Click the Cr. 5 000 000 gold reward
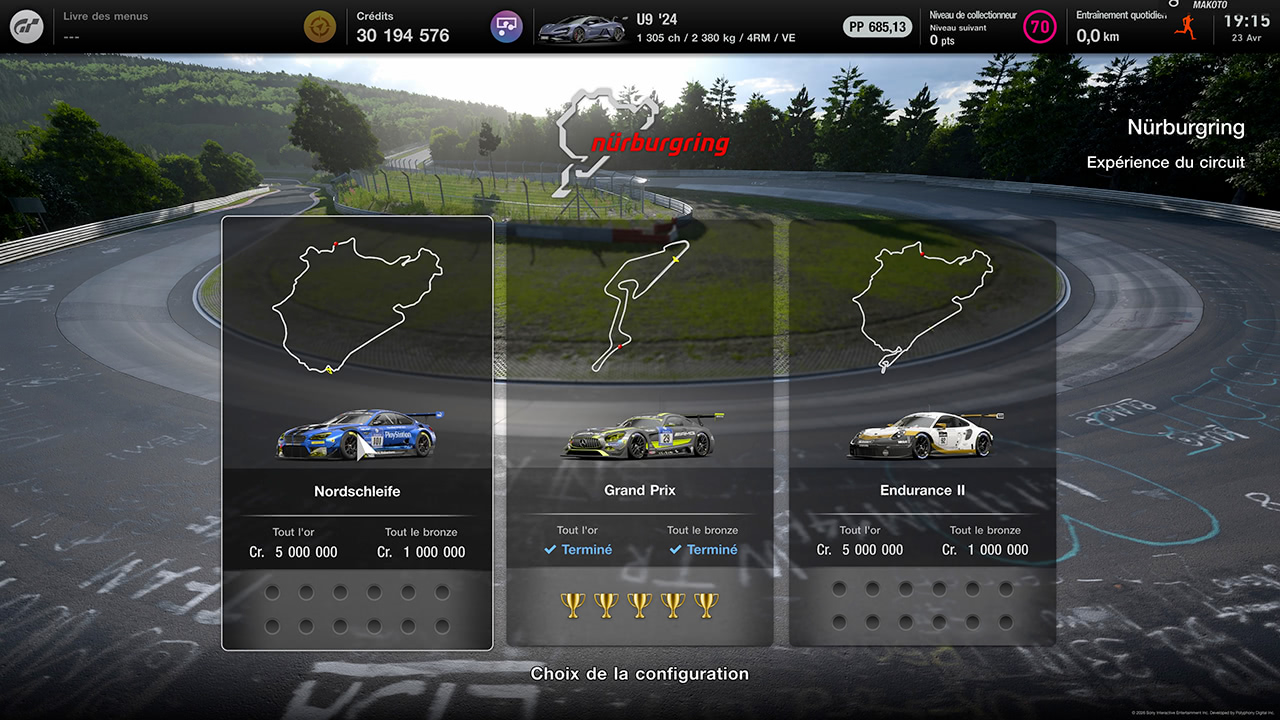The width and height of the screenshot is (1280, 720). [x=295, y=551]
